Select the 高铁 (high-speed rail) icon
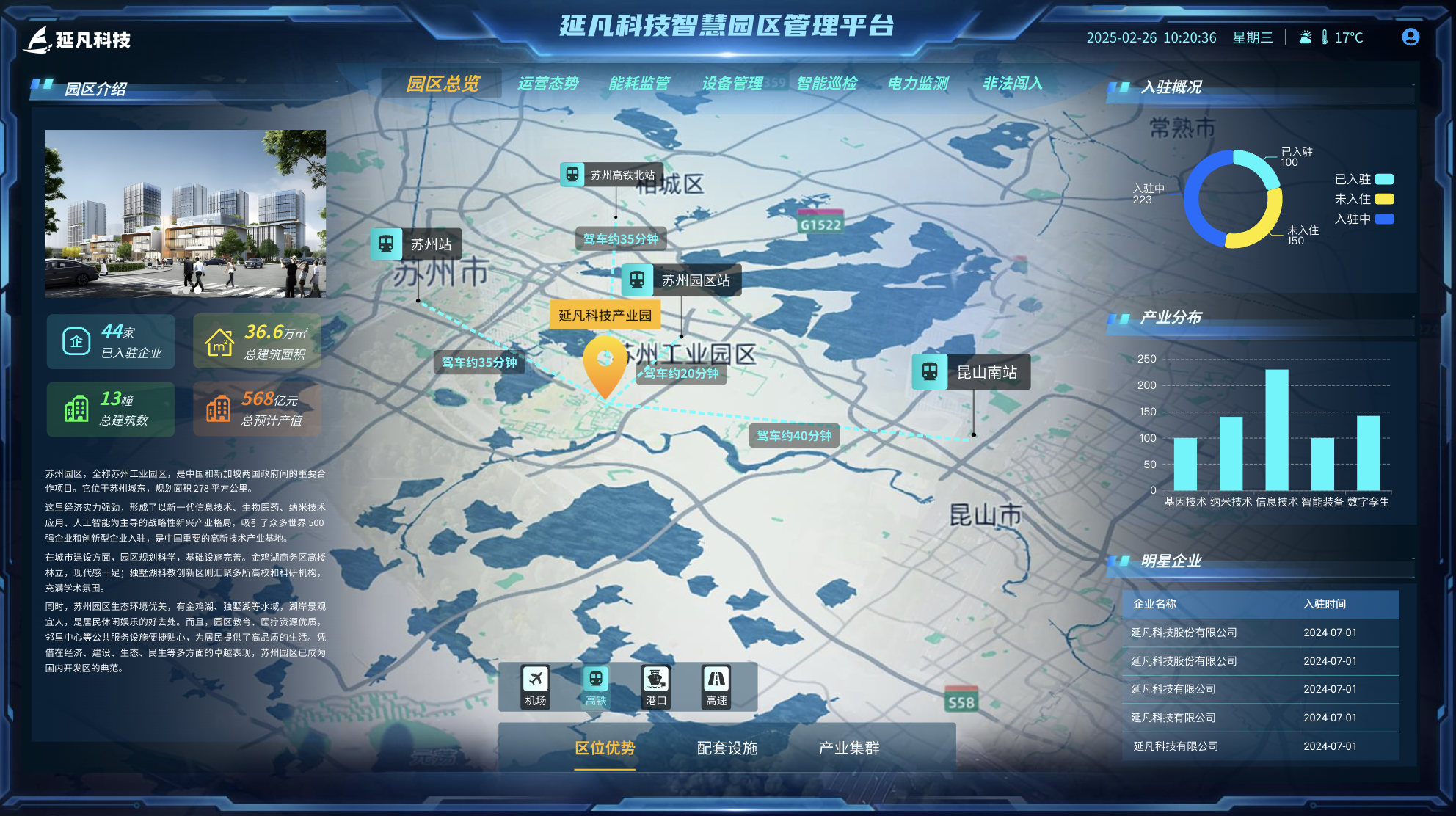This screenshot has width=1456, height=816. coord(594,685)
